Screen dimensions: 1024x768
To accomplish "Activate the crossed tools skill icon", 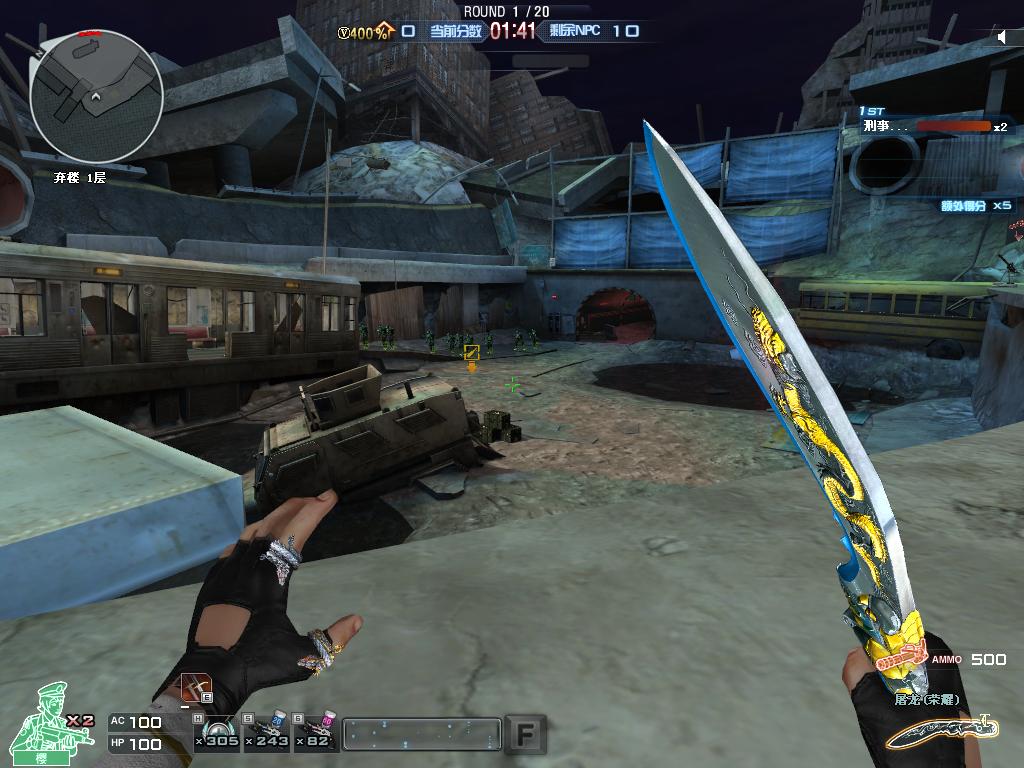I will pyautogui.click(x=197, y=690).
